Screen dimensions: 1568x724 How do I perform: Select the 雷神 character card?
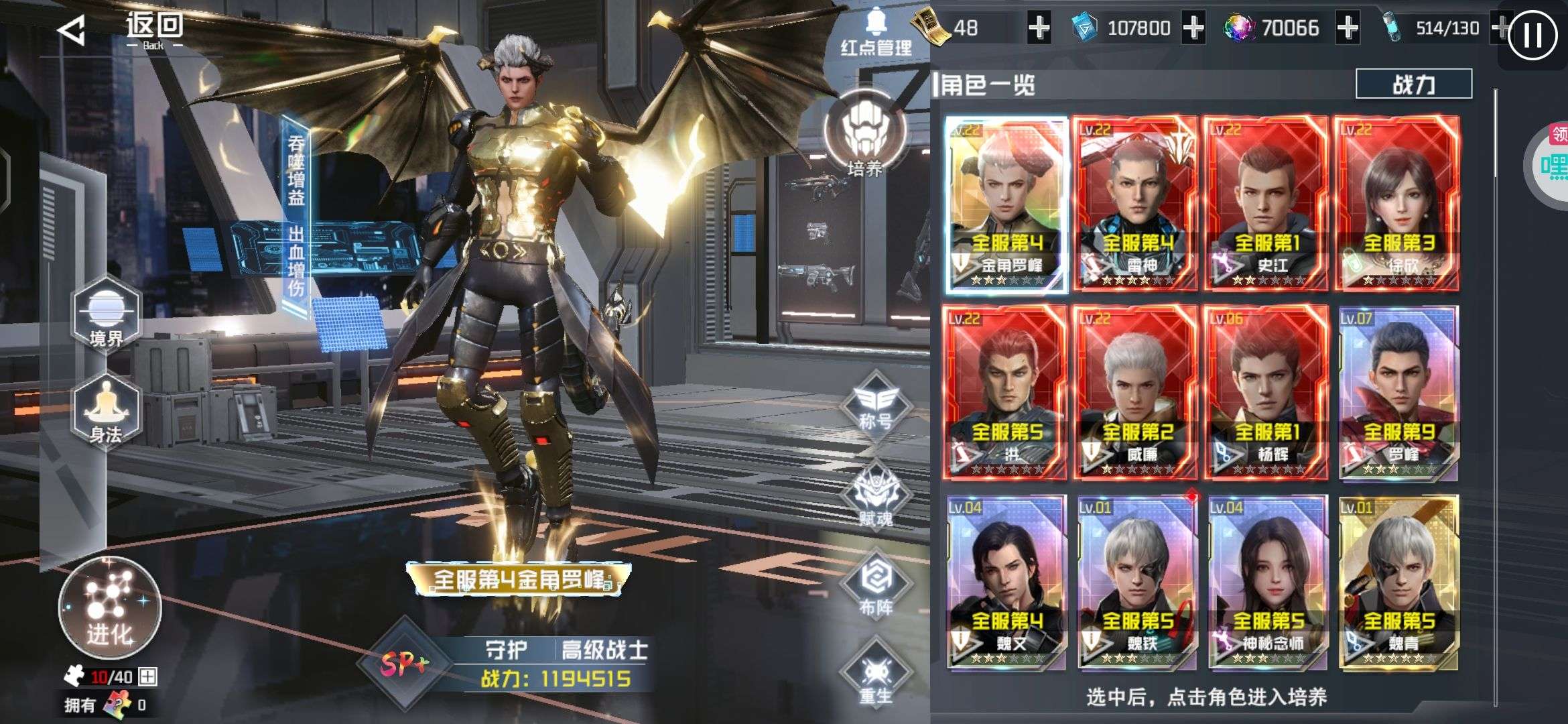coord(1136,204)
